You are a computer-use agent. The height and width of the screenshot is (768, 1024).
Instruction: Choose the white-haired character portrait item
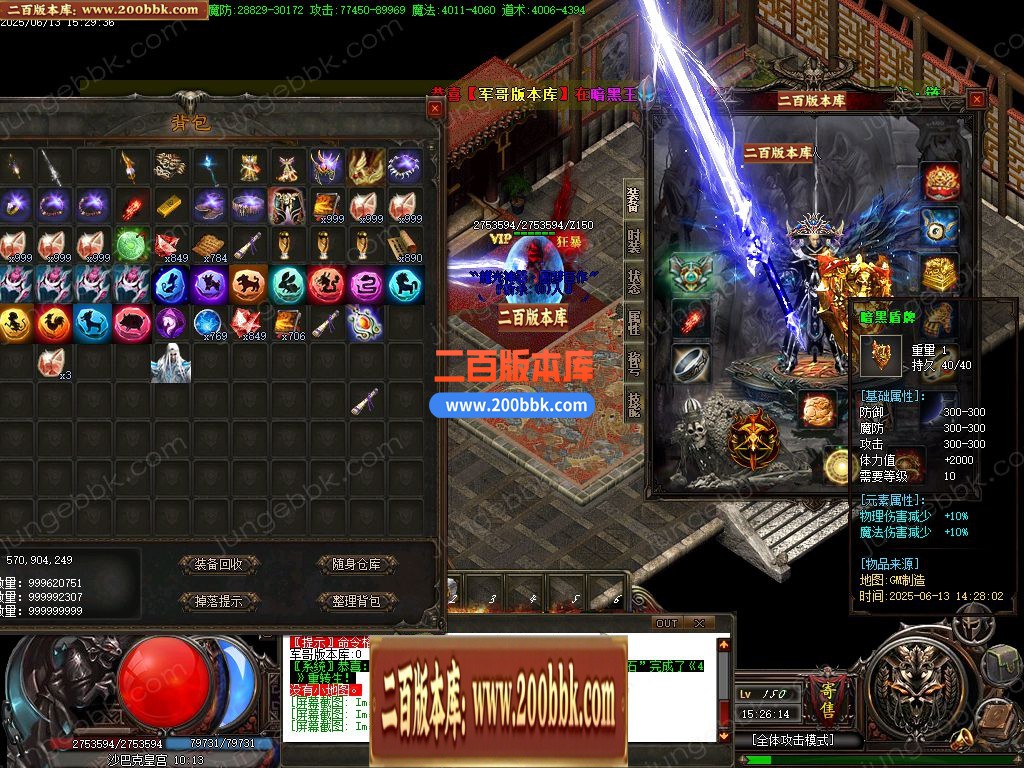(170, 363)
